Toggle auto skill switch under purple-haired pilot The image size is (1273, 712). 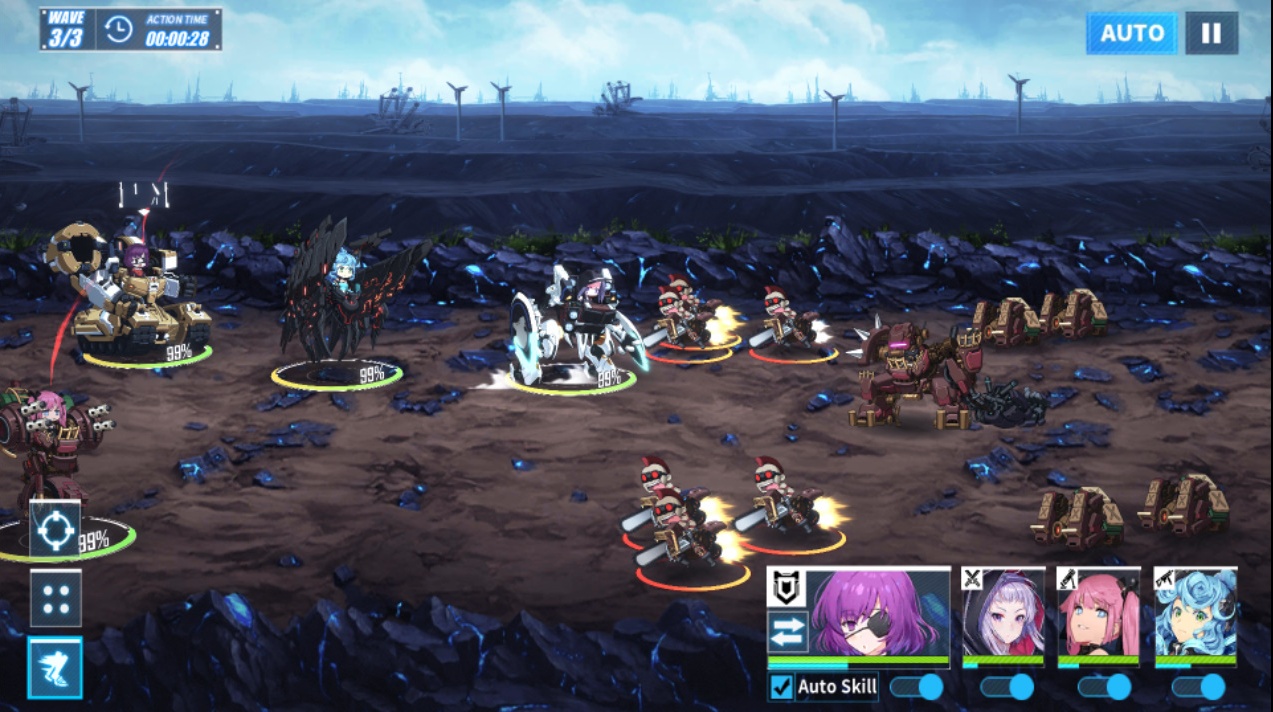click(916, 687)
